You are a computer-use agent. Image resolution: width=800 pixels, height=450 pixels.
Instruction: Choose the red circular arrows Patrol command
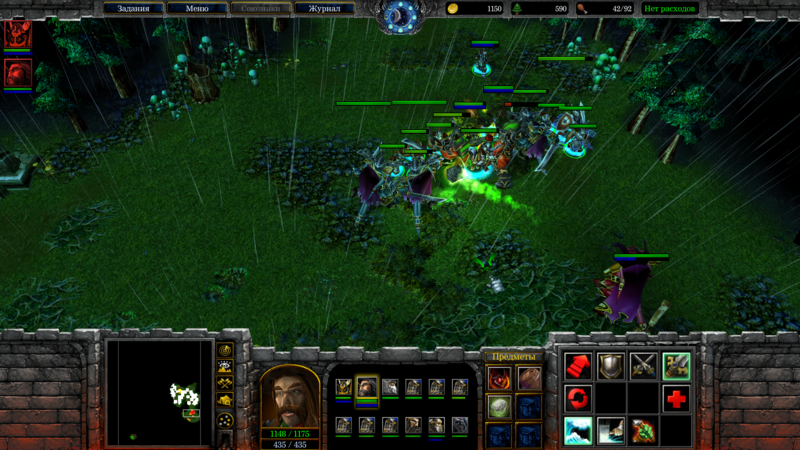(578, 398)
